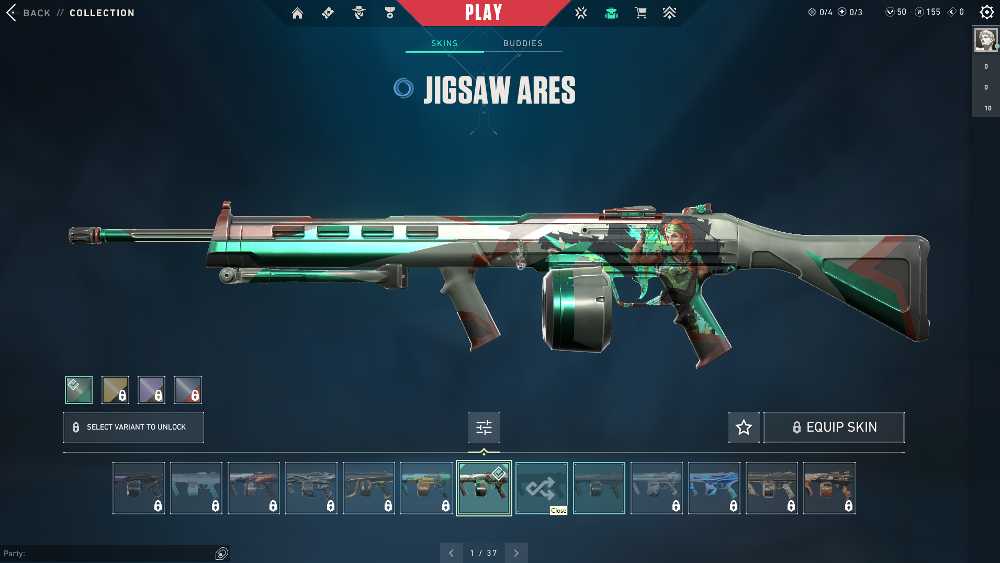The width and height of the screenshot is (1000, 563).
Task: Open the home screen icon
Action: pyautogui.click(x=298, y=13)
